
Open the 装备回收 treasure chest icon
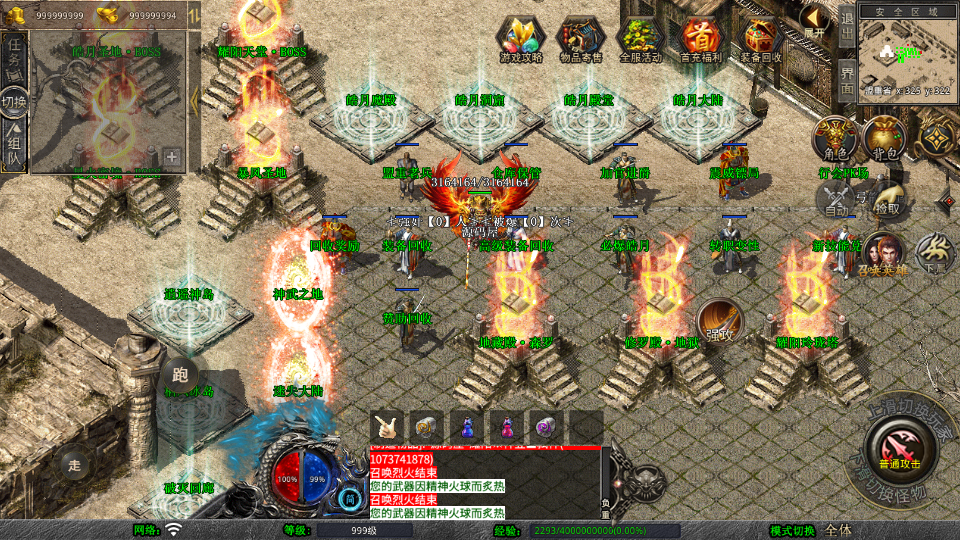coord(761,38)
